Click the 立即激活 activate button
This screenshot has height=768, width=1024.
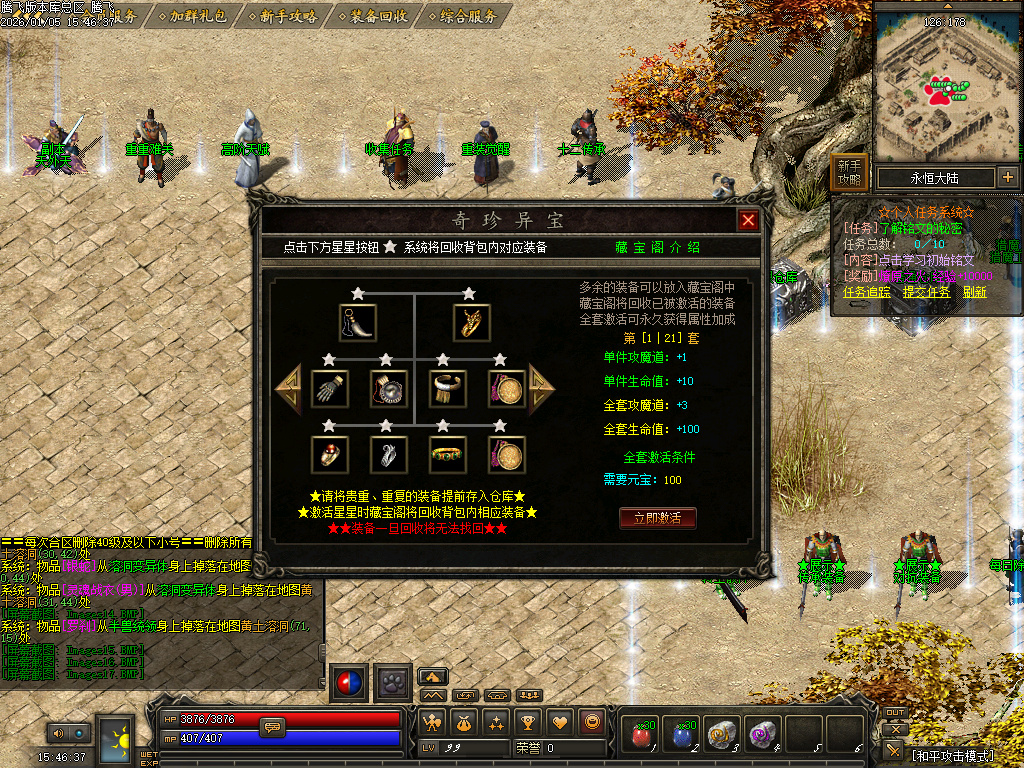(657, 518)
